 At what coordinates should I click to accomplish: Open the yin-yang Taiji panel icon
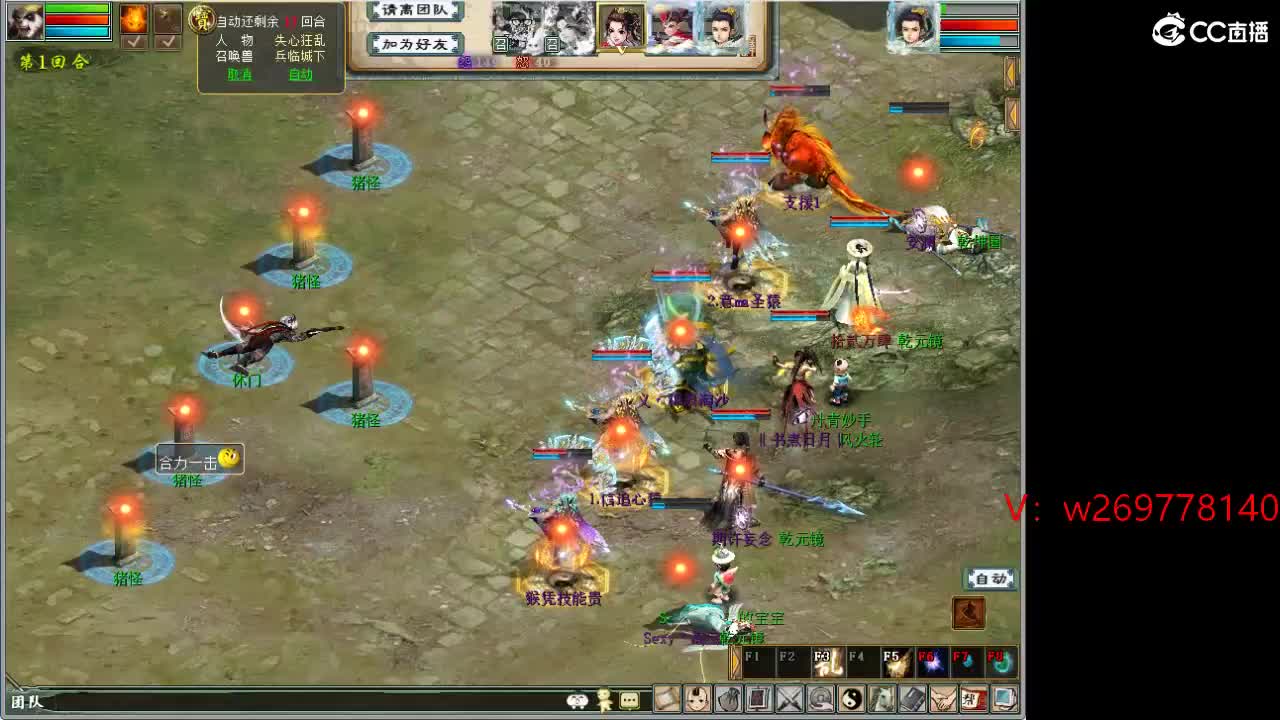click(849, 700)
